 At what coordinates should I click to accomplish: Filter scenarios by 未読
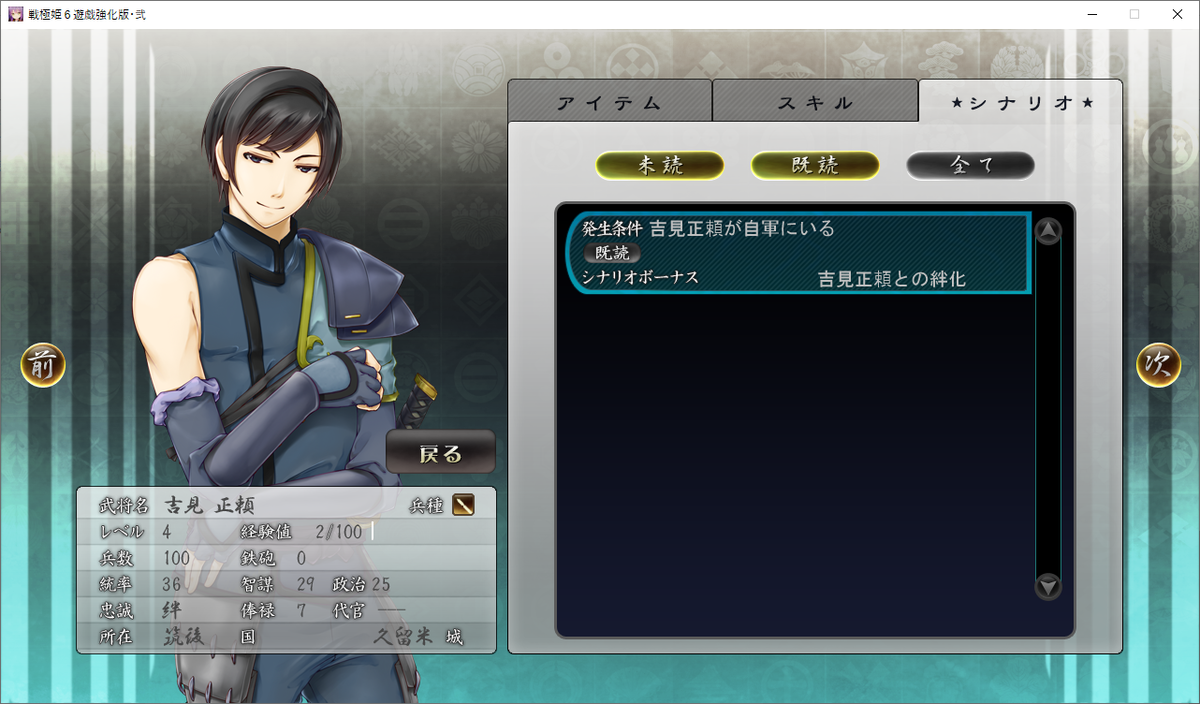tap(660, 166)
